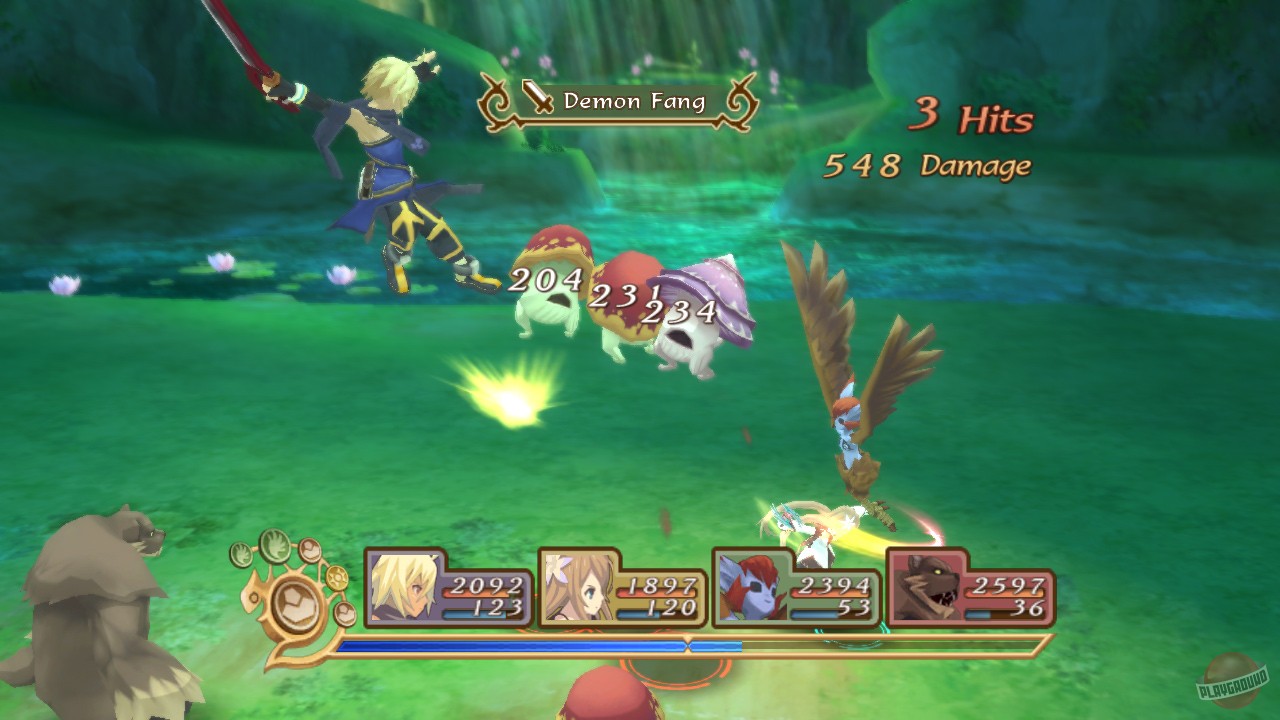The image size is (1280, 720).
Task: Select the lower bronze element orb
Action: click(343, 613)
